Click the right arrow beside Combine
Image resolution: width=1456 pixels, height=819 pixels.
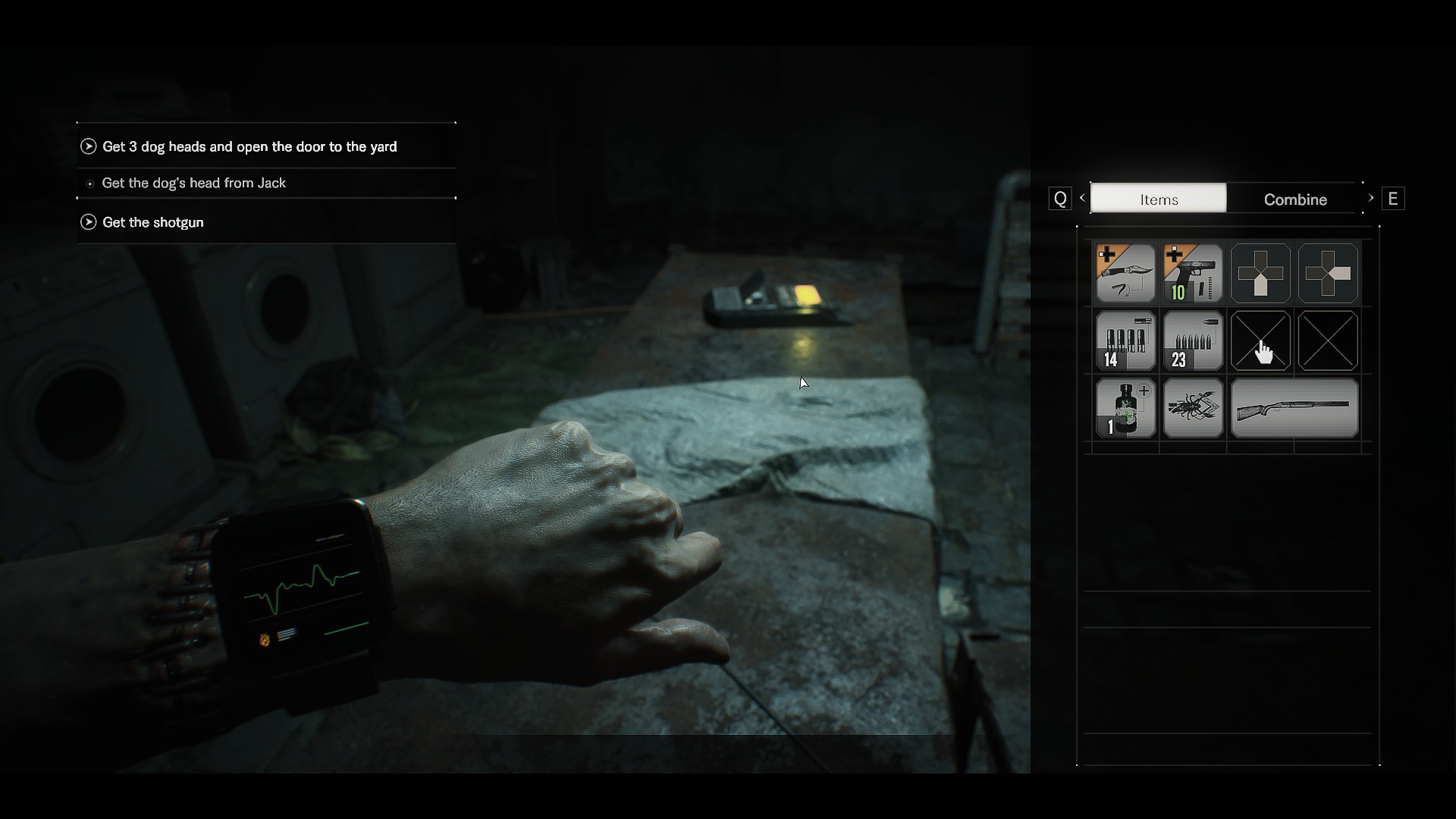click(x=1370, y=198)
